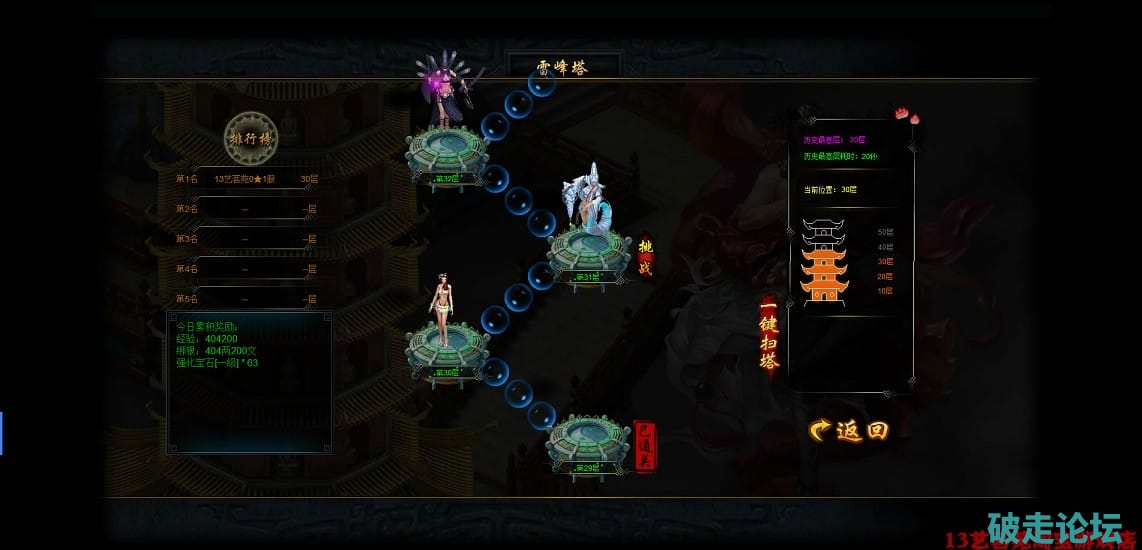Image resolution: width=1142 pixels, height=550 pixels.
Task: Open the 排行榜 ranking medallion
Action: [x=250, y=138]
